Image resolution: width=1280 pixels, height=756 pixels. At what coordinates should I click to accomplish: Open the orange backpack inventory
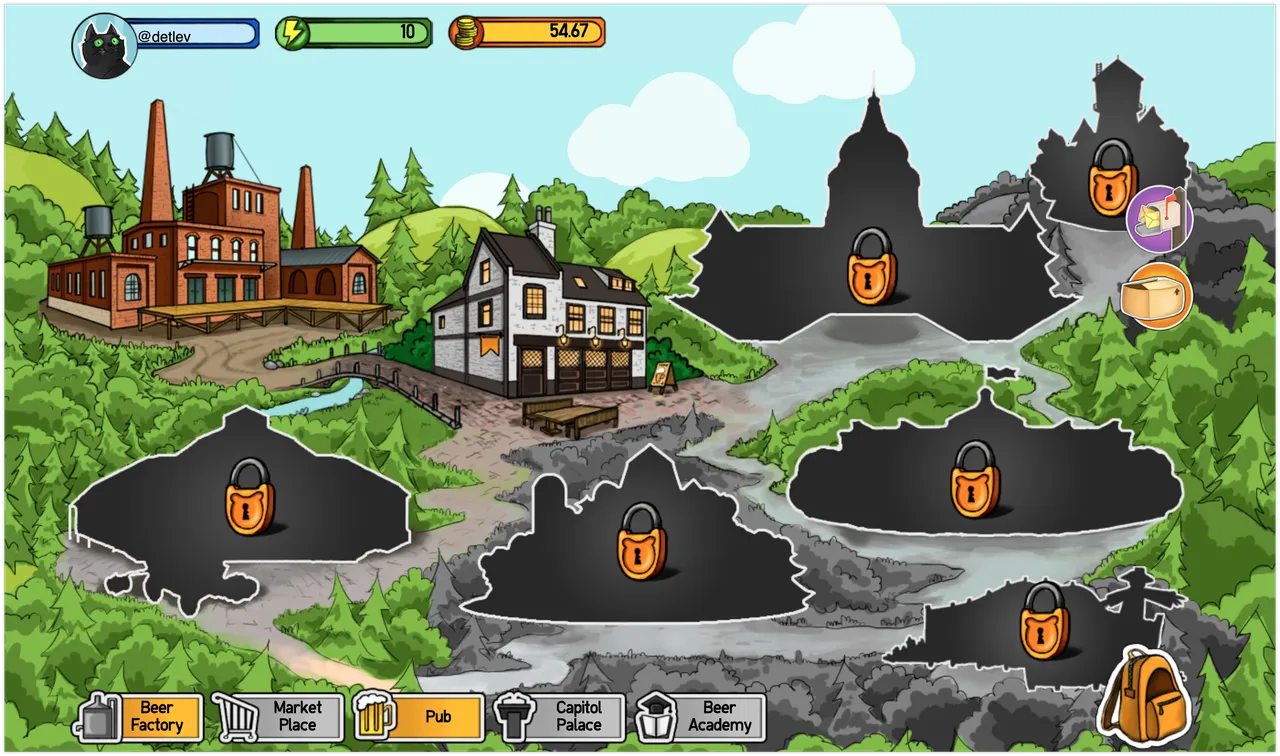click(x=1142, y=692)
